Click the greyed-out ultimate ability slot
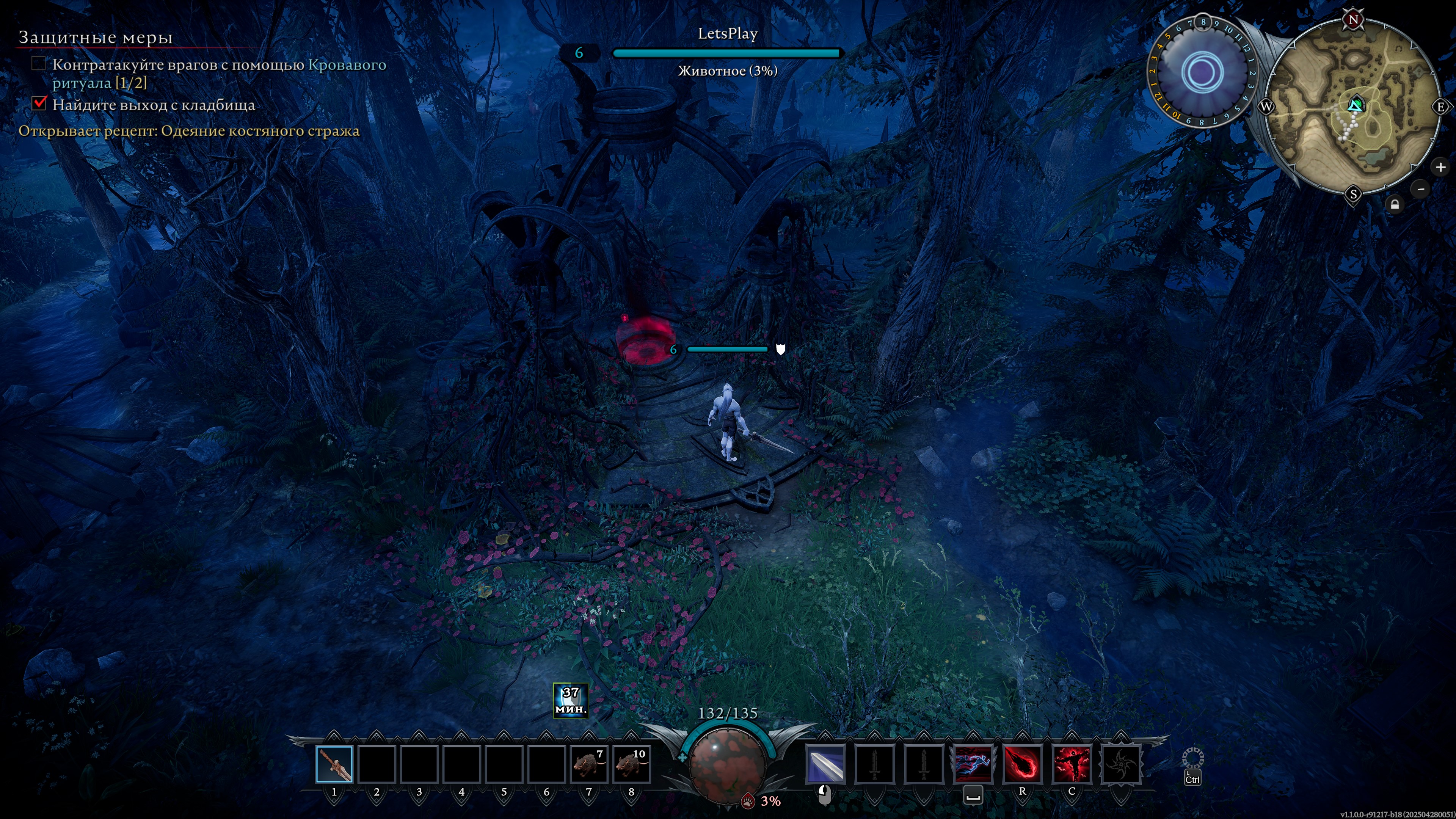This screenshot has height=819, width=1456. point(1121,764)
